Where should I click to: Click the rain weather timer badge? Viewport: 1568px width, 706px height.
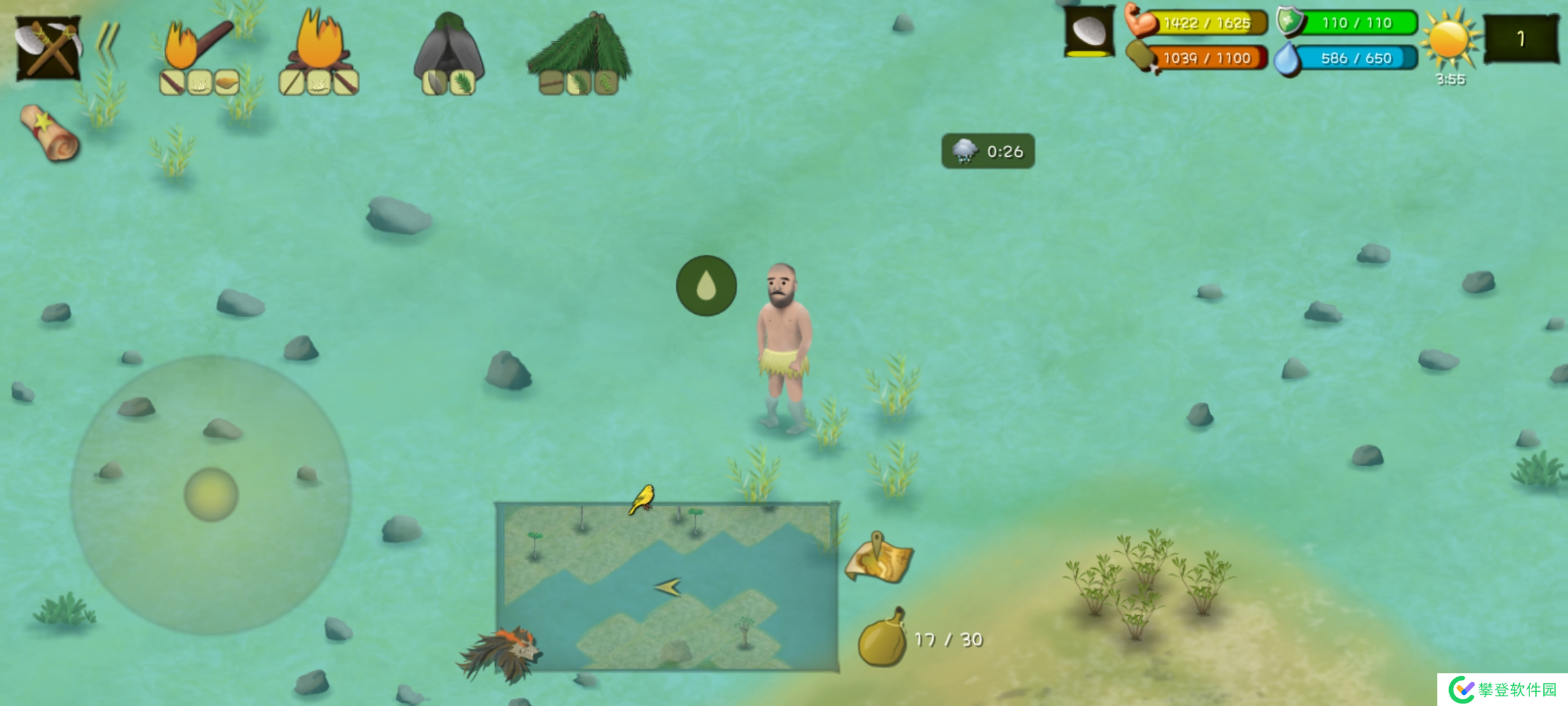pos(987,151)
